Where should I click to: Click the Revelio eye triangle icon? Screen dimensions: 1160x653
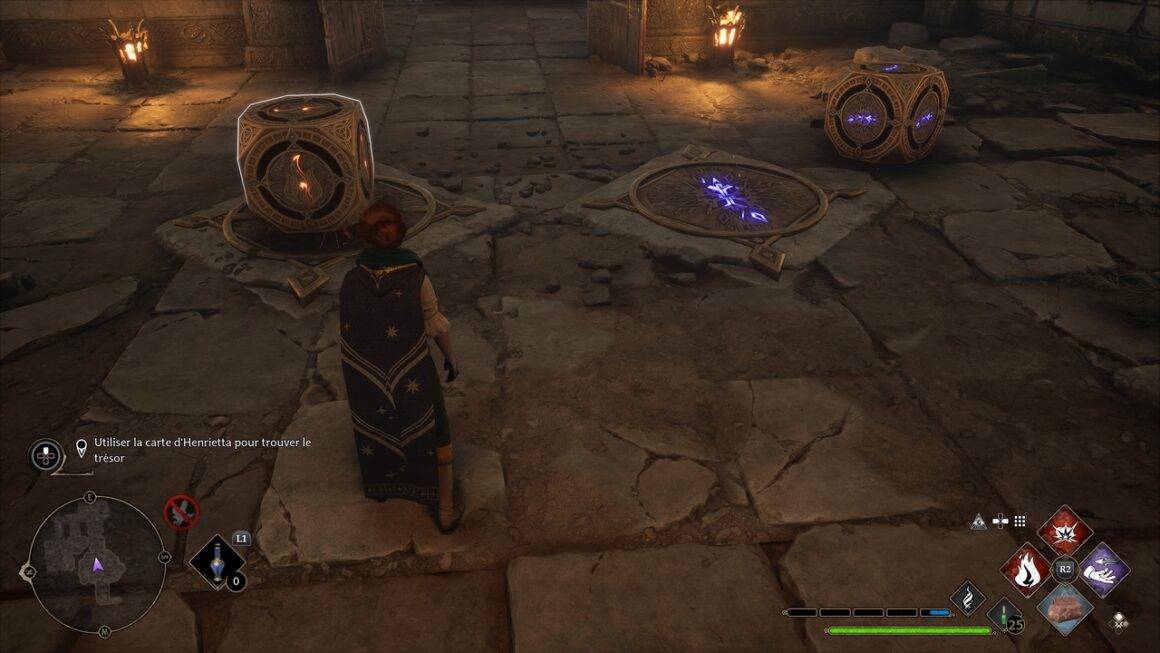980,521
